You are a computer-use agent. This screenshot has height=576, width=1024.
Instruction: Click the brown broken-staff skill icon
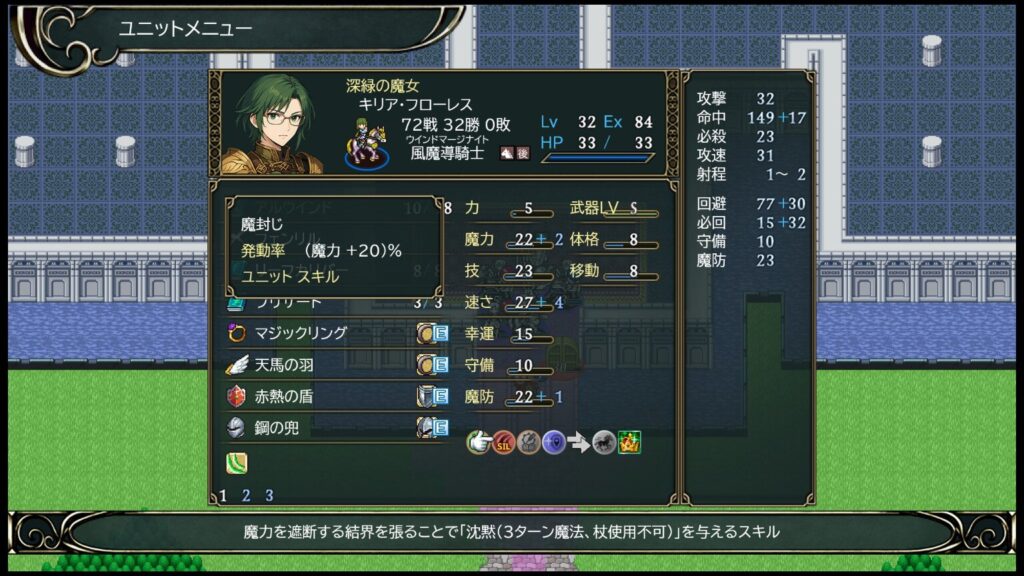[x=529, y=442]
